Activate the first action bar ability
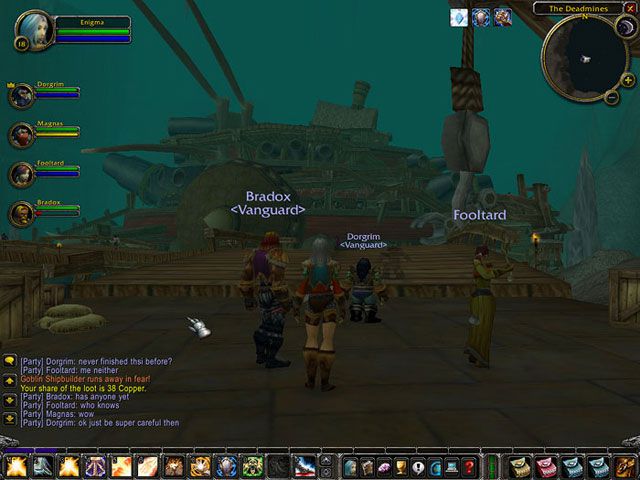640x480 pixels. [15, 466]
